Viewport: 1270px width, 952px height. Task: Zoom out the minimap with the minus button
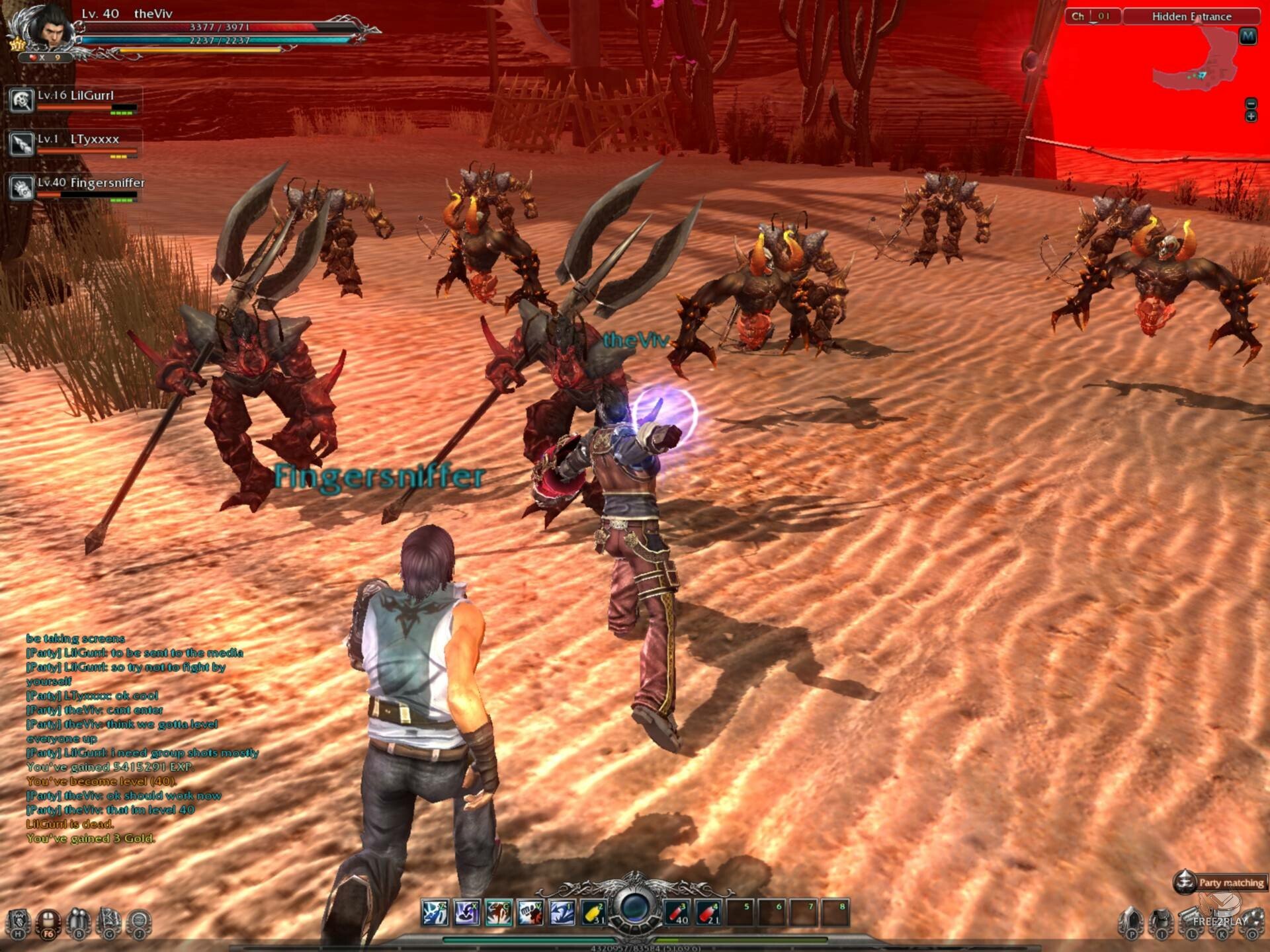point(1251,104)
